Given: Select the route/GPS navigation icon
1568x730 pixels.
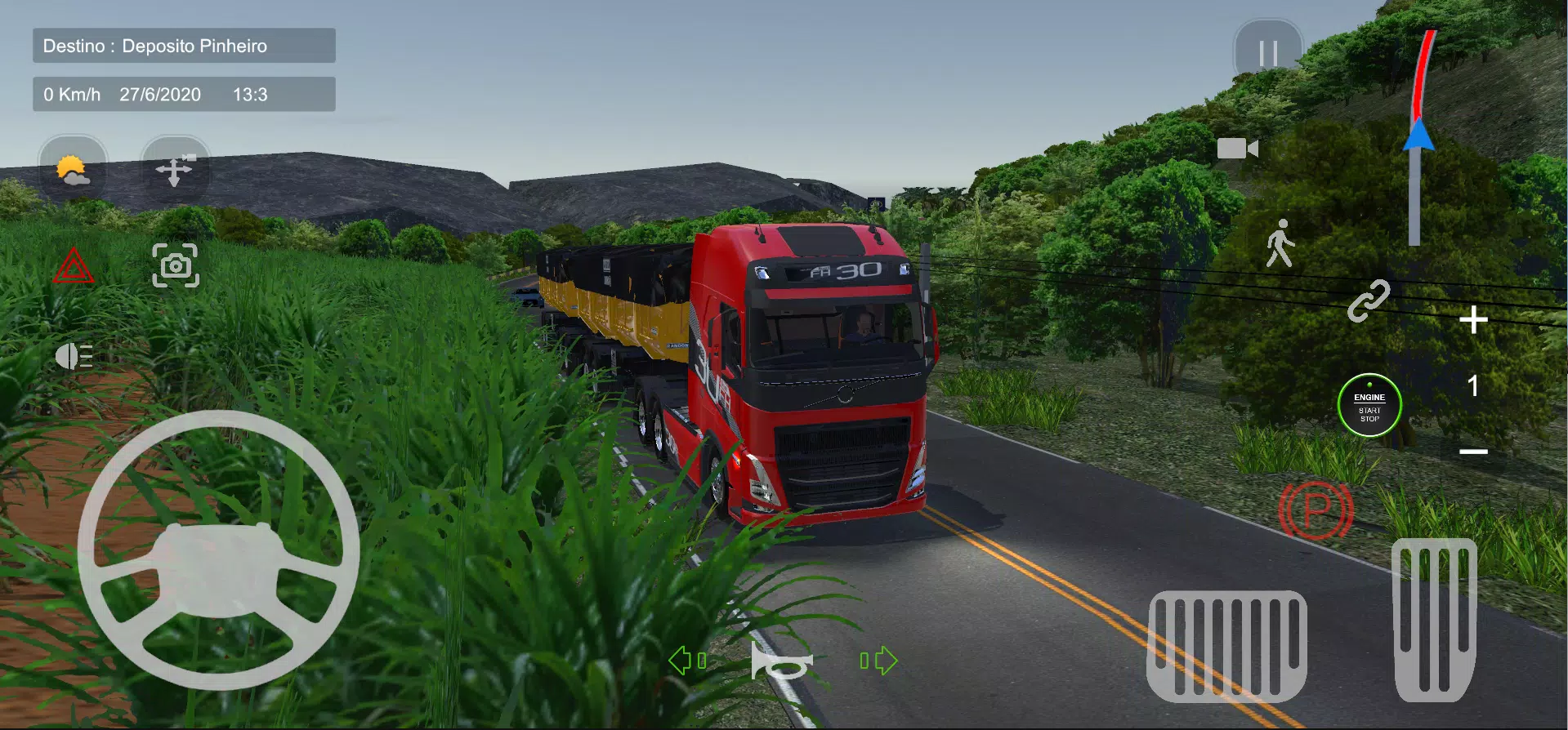Looking at the screenshot, I should (x=174, y=169).
